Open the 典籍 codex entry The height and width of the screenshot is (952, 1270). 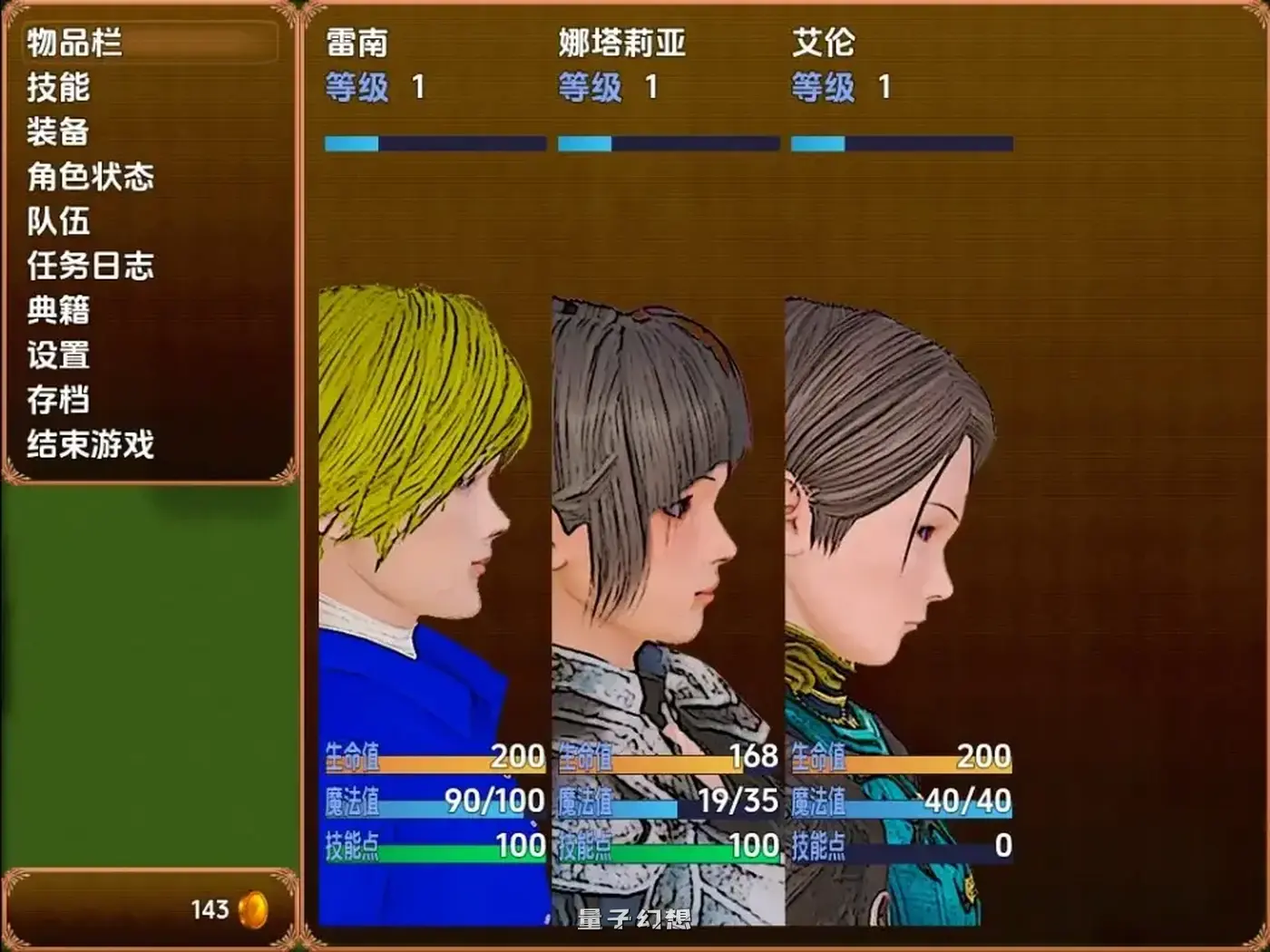(56, 312)
